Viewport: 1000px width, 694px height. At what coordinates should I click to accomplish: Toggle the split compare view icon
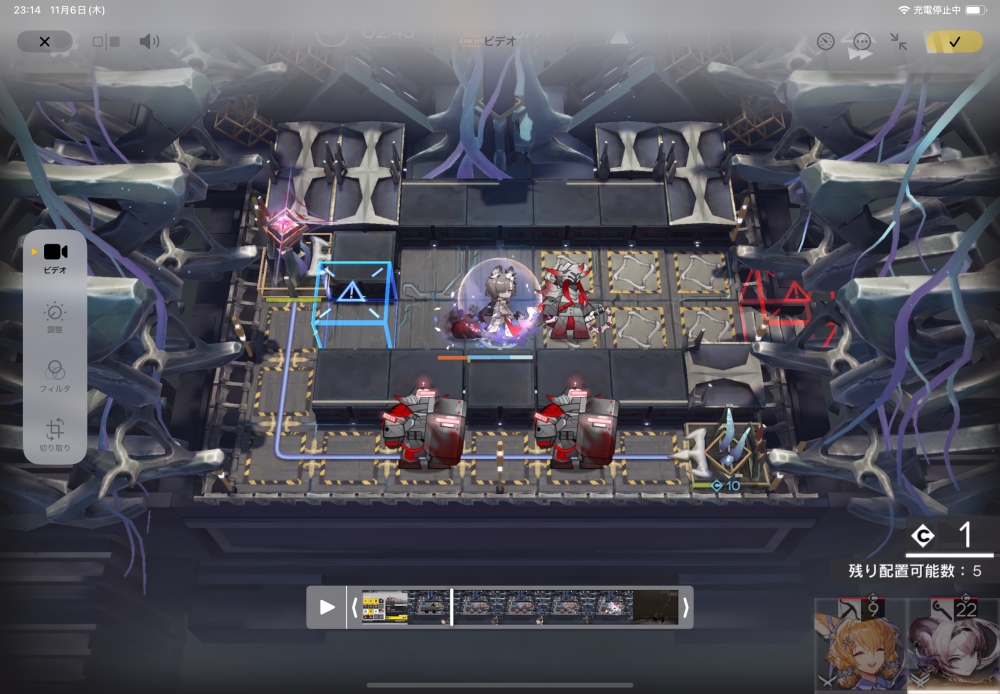[x=106, y=42]
